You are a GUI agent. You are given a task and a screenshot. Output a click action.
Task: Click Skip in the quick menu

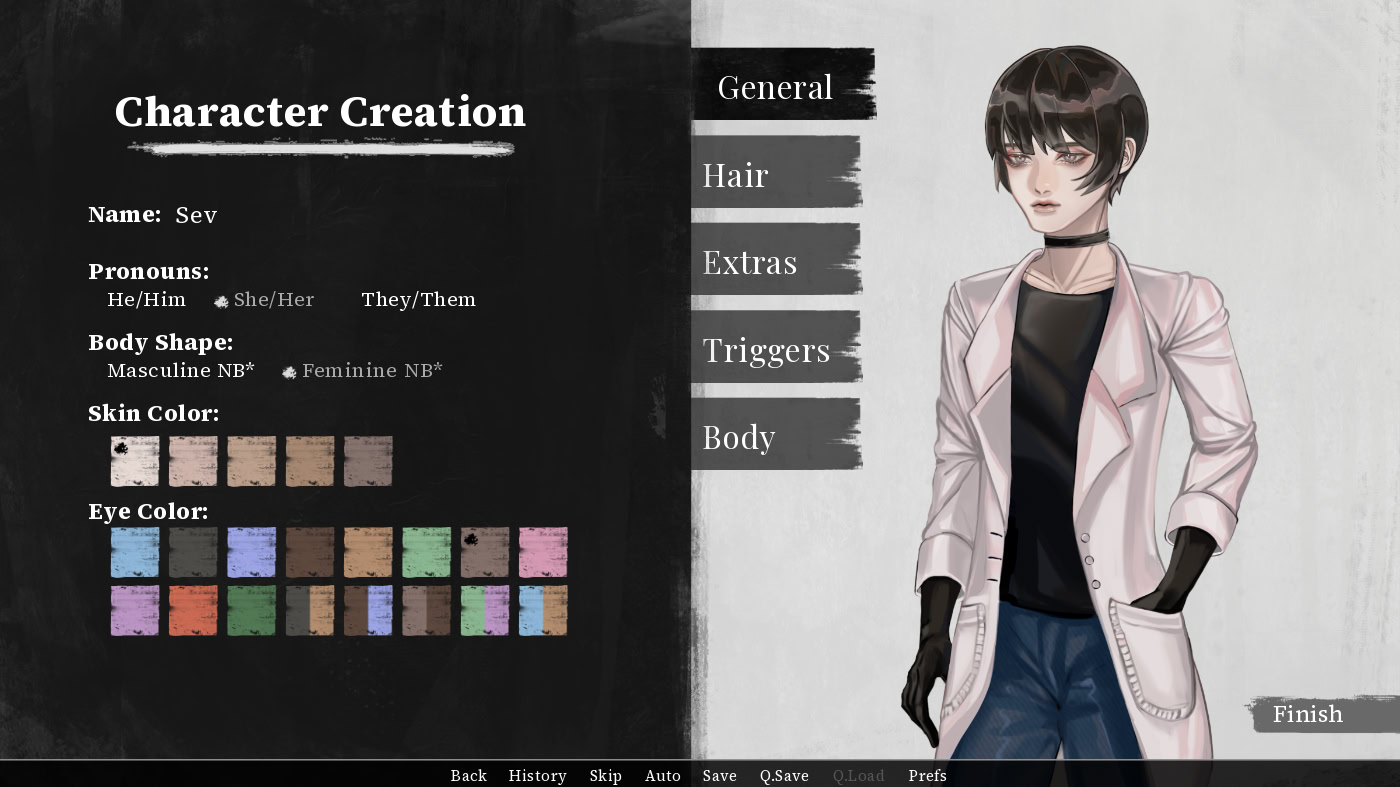605,775
